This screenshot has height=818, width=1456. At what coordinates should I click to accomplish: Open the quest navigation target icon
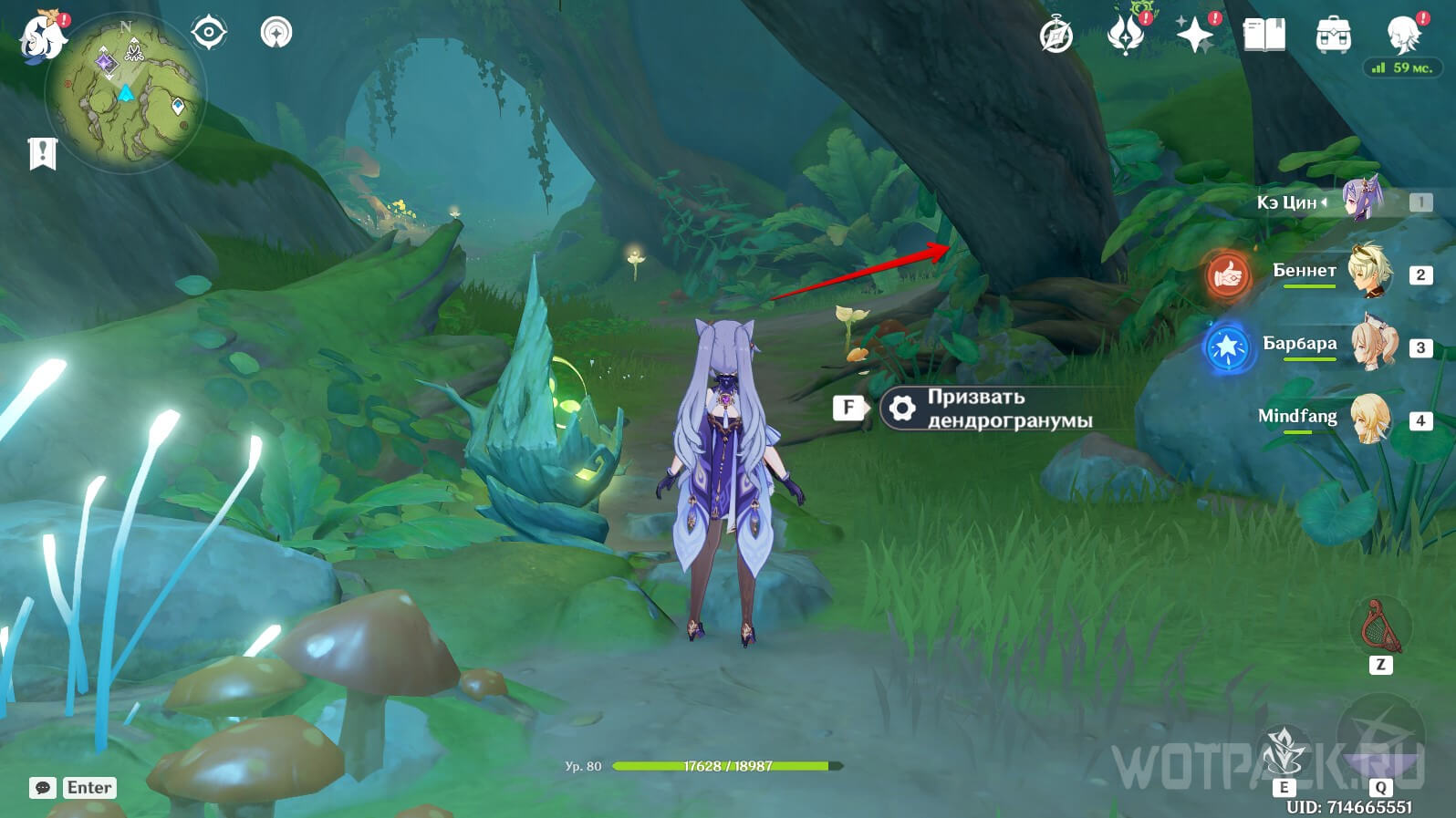209,33
